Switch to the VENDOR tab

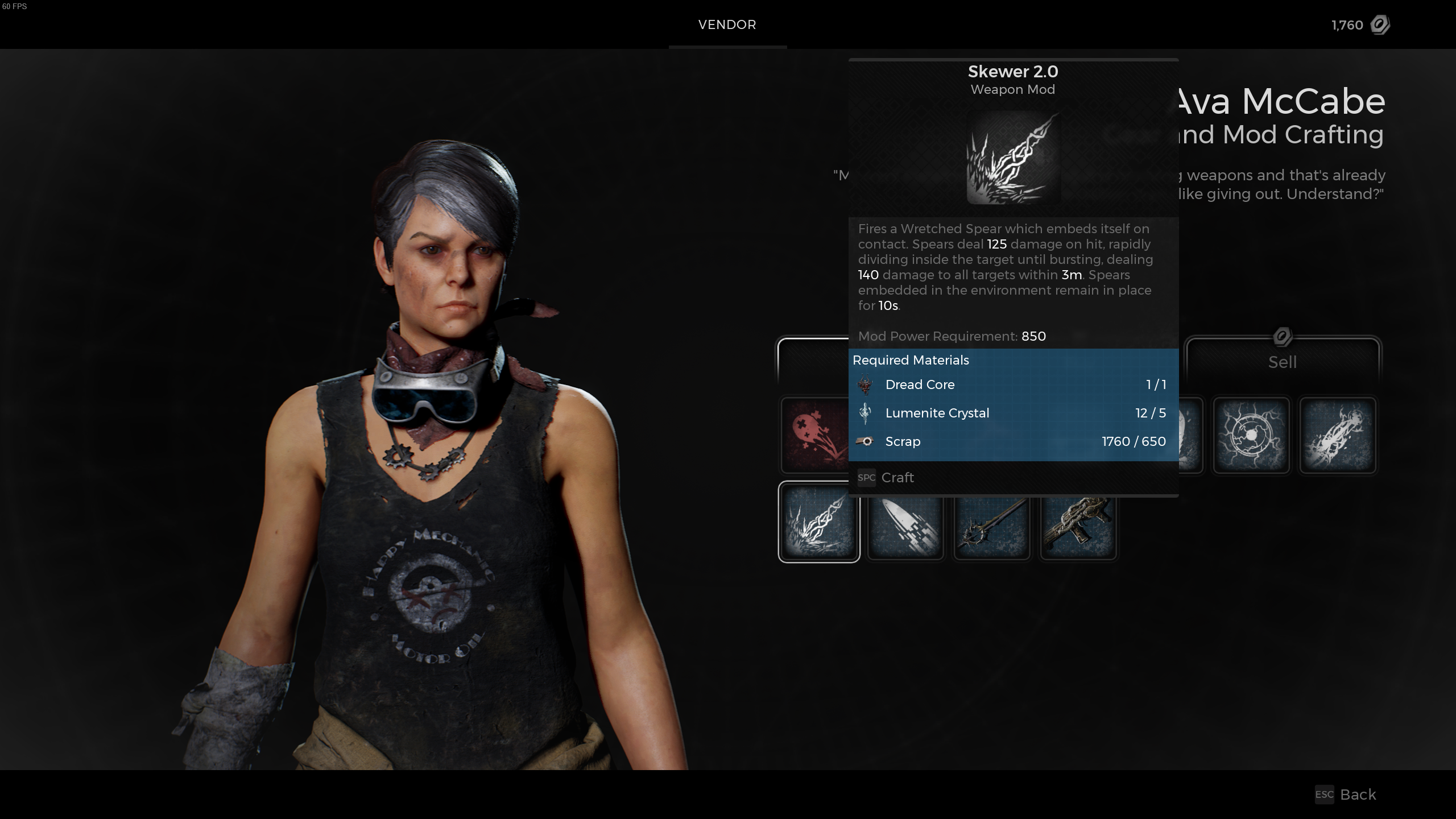click(727, 24)
